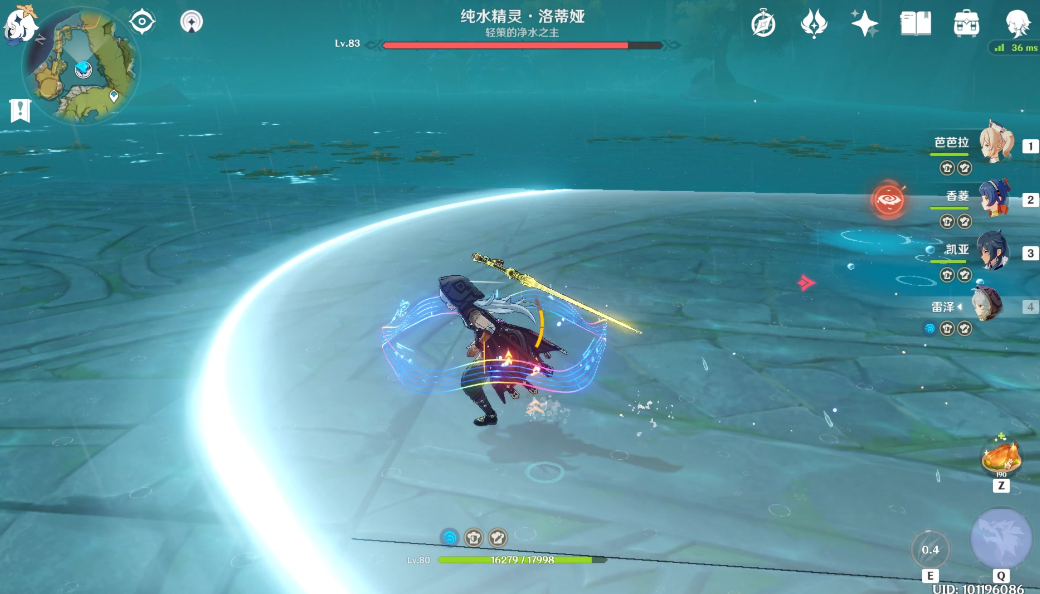Open the Paimon main menu

(x=20, y=24)
